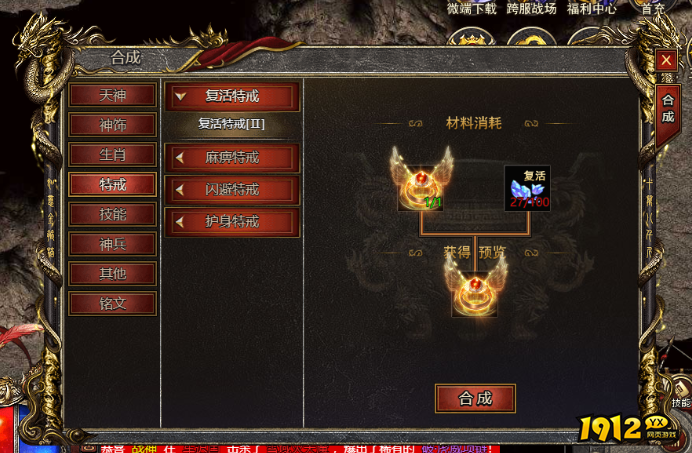Close the 合成 window

(666, 61)
